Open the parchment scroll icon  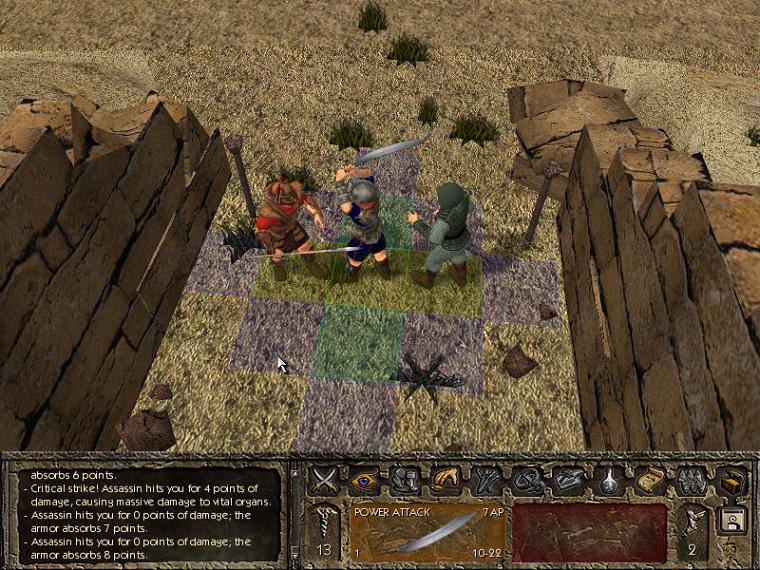click(649, 480)
